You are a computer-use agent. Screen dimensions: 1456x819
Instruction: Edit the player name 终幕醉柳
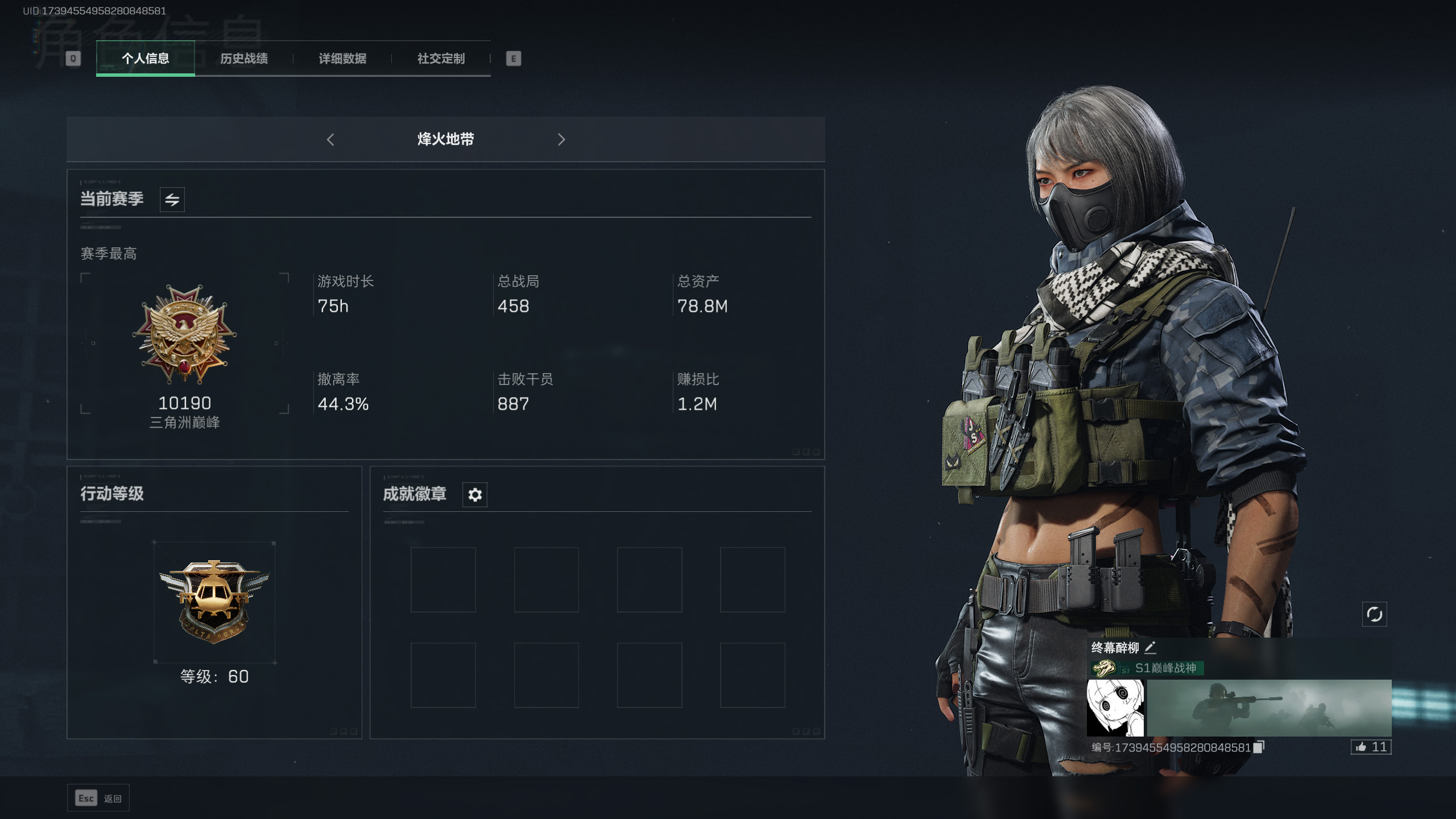coord(1150,647)
